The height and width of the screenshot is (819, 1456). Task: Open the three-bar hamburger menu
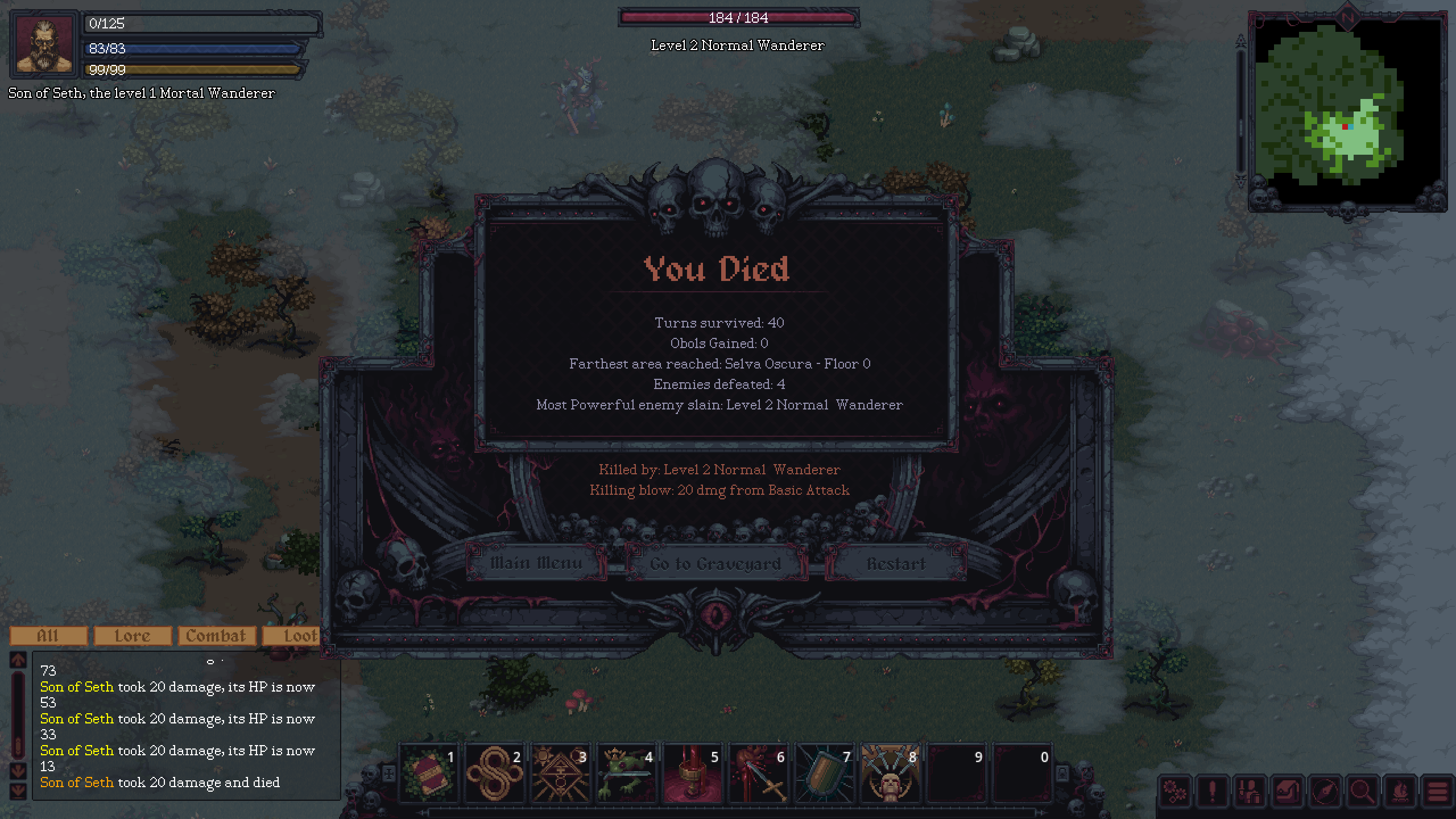pyautogui.click(x=1437, y=791)
